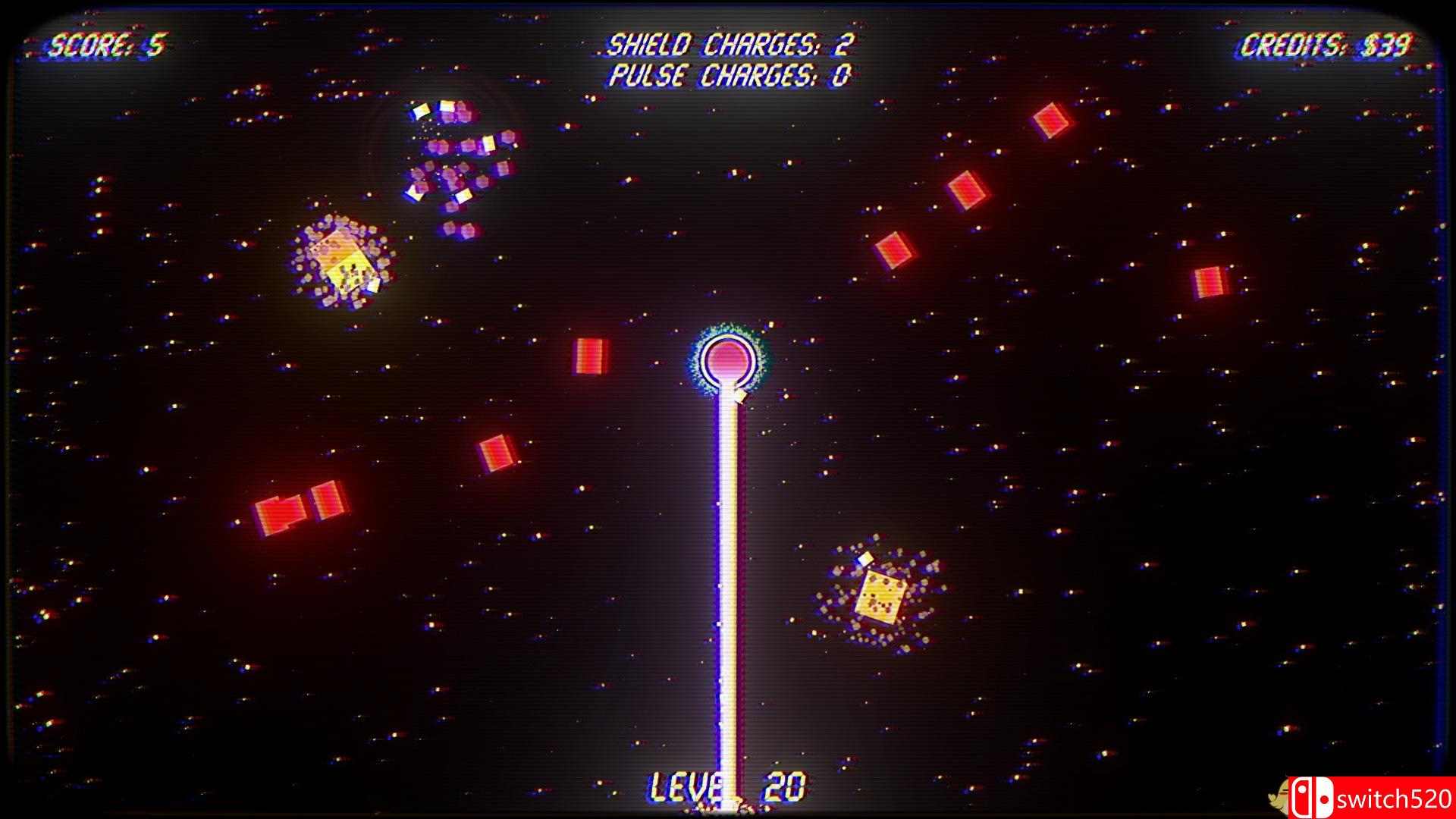Click the vertical laser beam below the ship

pos(726,591)
